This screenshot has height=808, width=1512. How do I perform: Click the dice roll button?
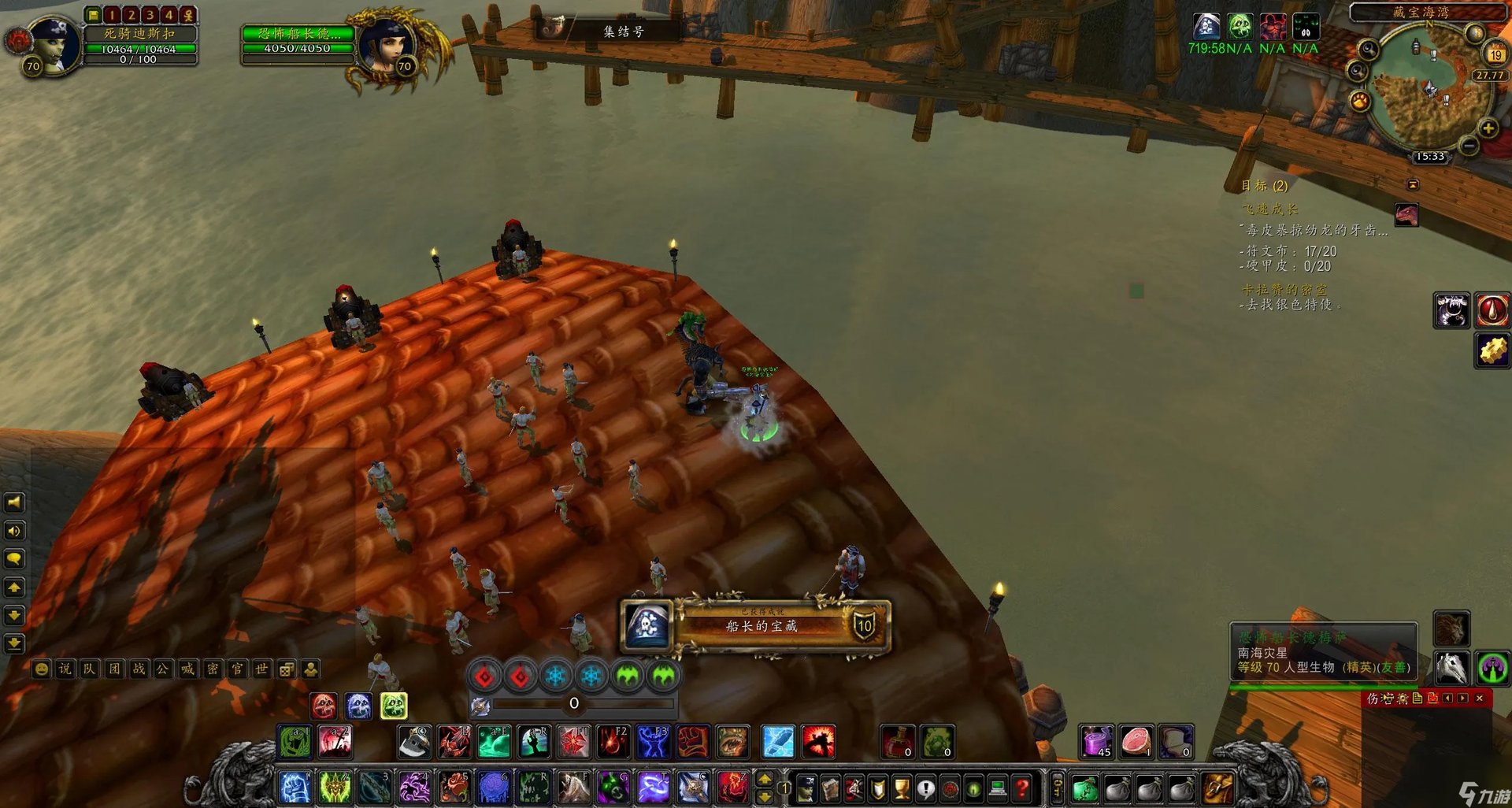pos(287,669)
